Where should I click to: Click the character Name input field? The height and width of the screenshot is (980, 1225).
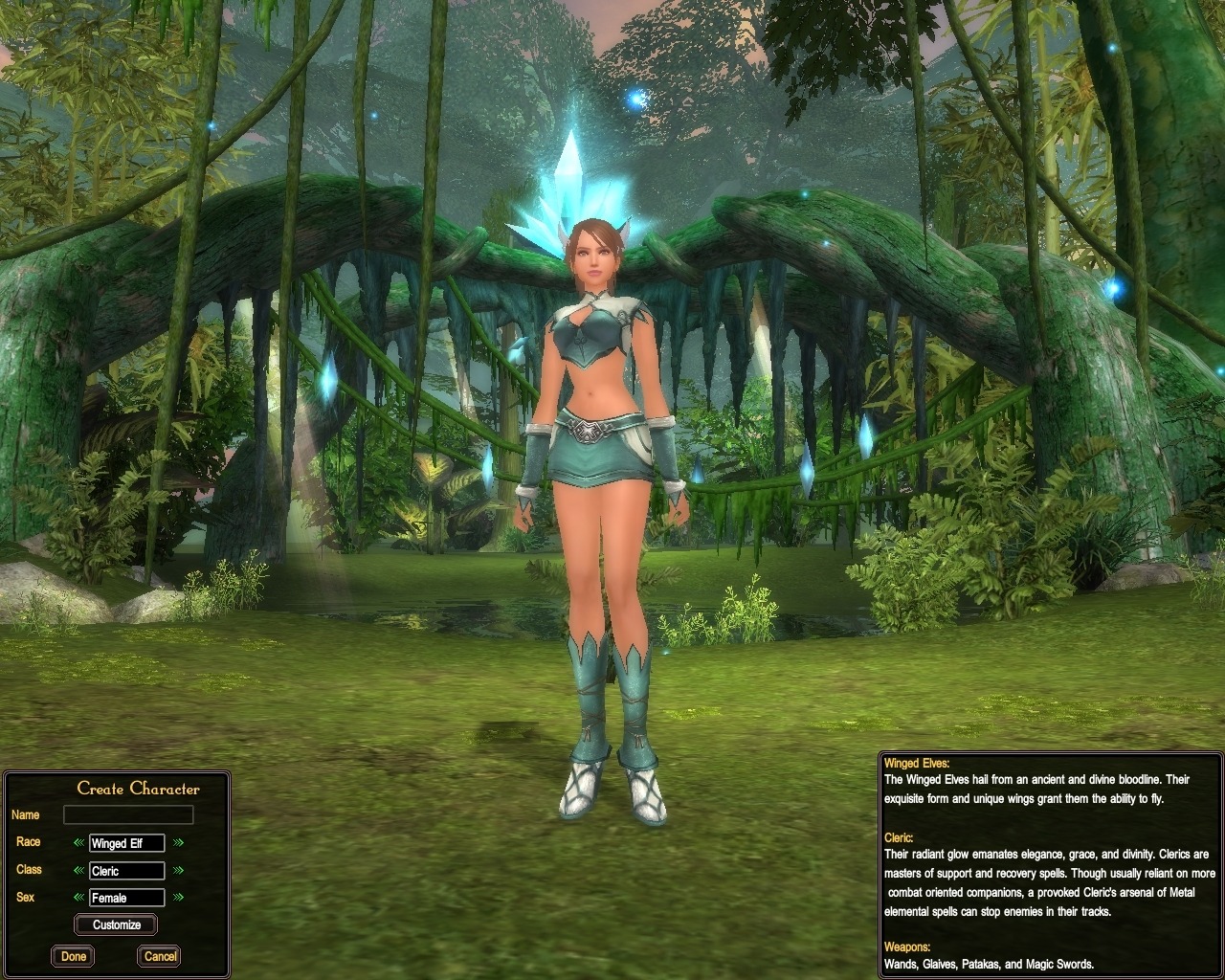pos(128,814)
